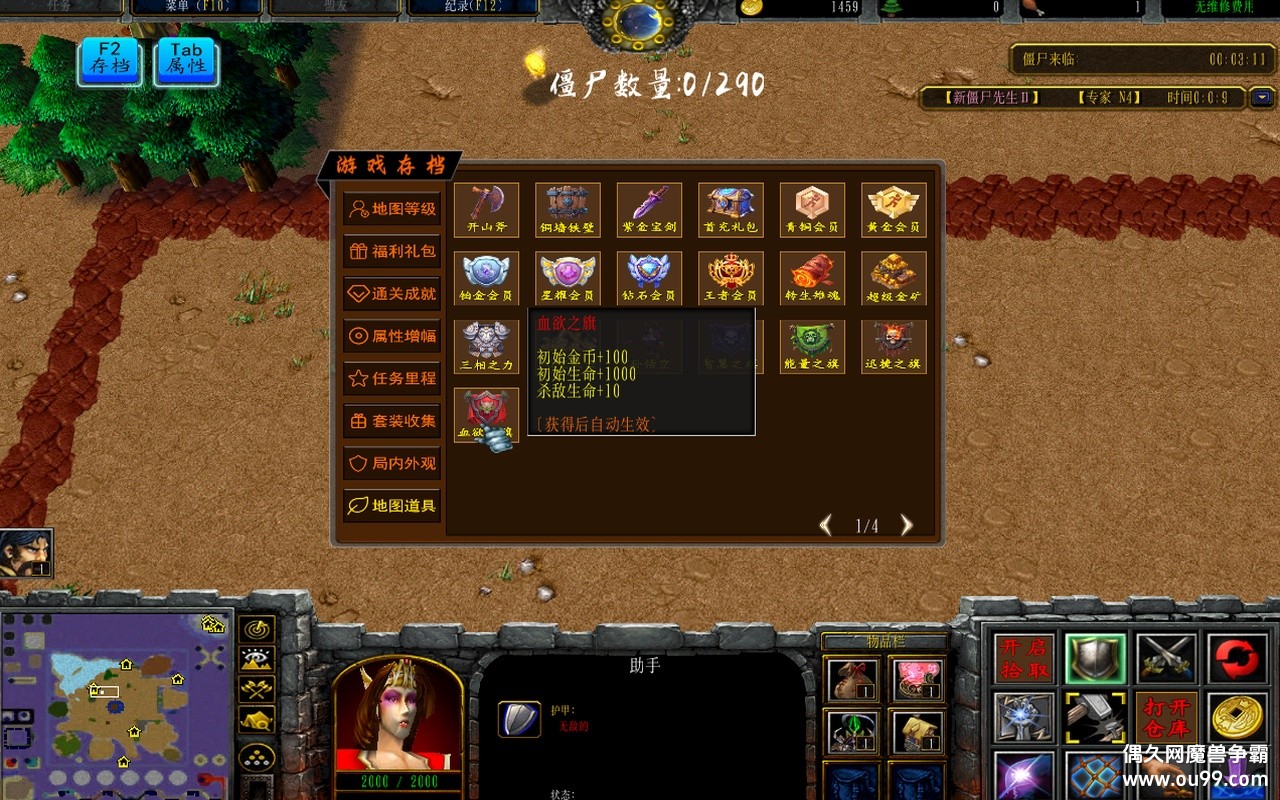Switch to the 套装收集 set collection tab
1280x800 pixels.
pyautogui.click(x=392, y=421)
